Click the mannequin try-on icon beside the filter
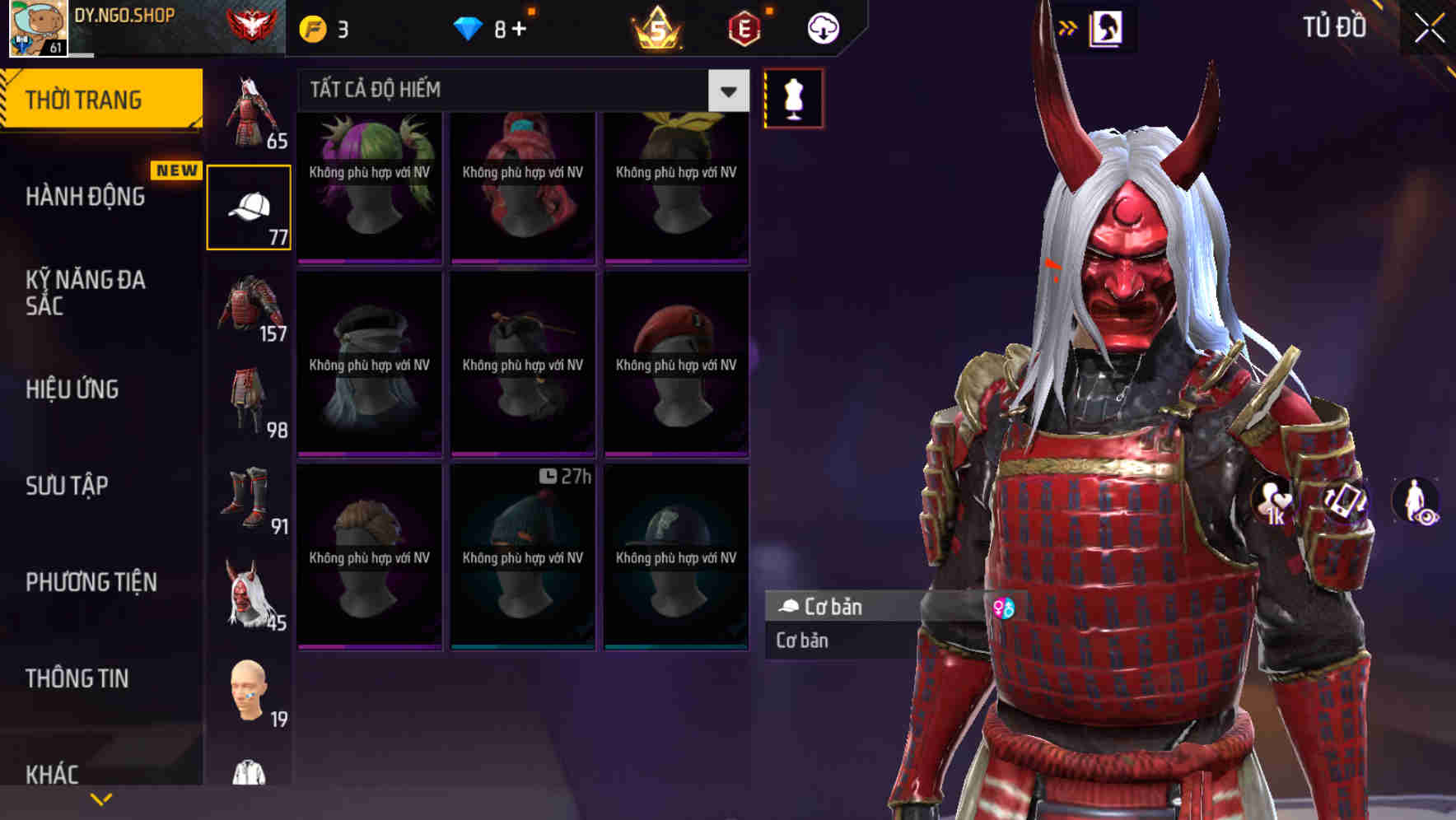The image size is (1456, 820). 792,97
